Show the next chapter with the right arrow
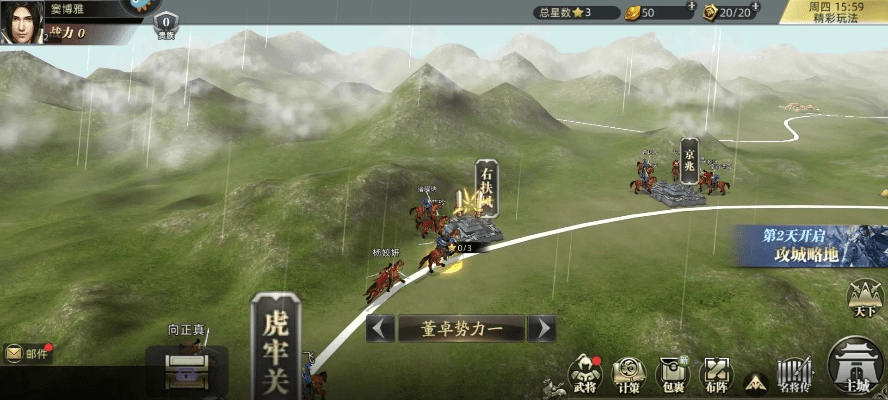The height and width of the screenshot is (400, 888). coord(541,328)
